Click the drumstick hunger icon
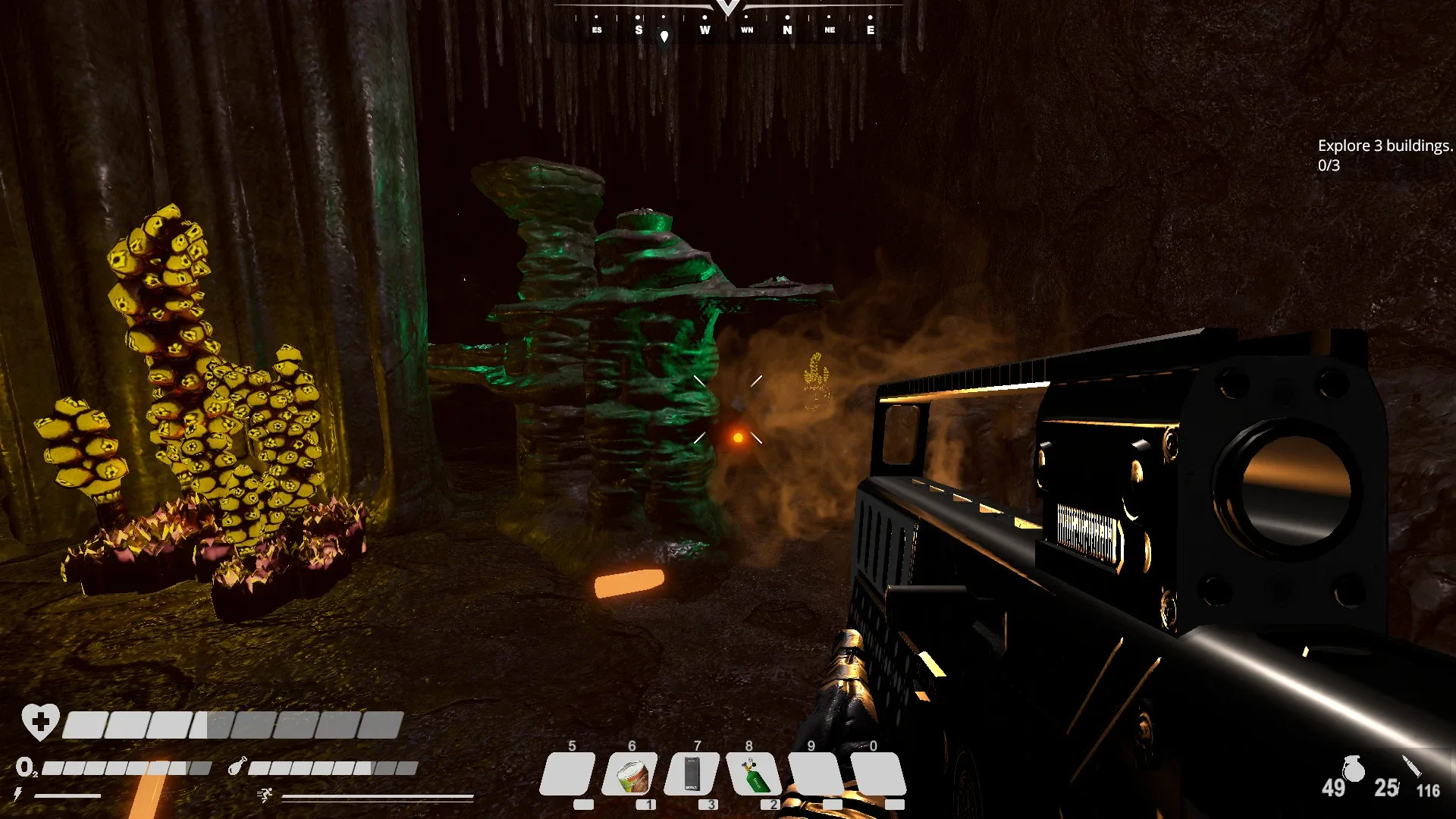The width and height of the screenshot is (1456, 819). pos(237,767)
